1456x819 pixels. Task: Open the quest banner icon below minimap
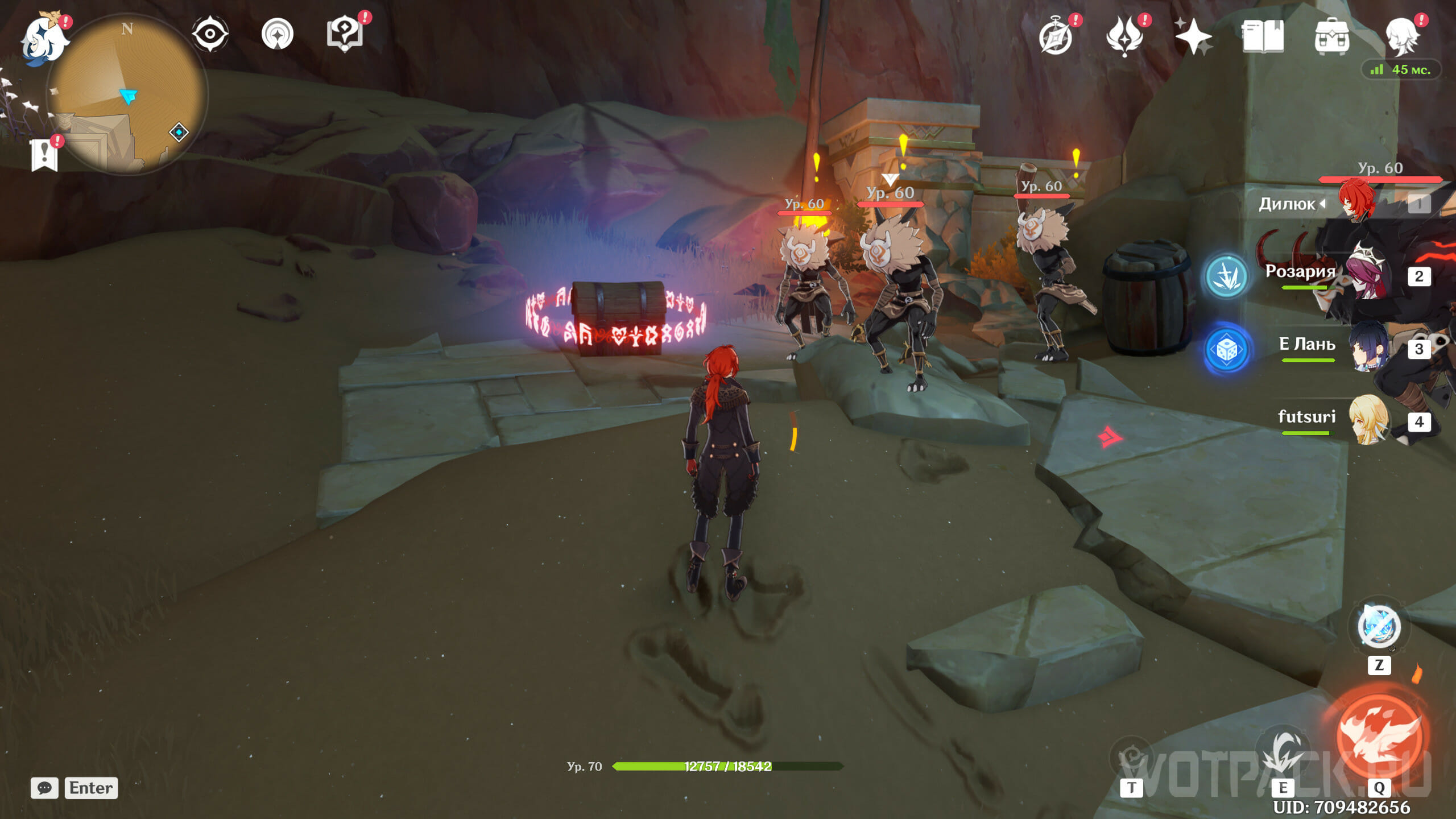coord(44,155)
